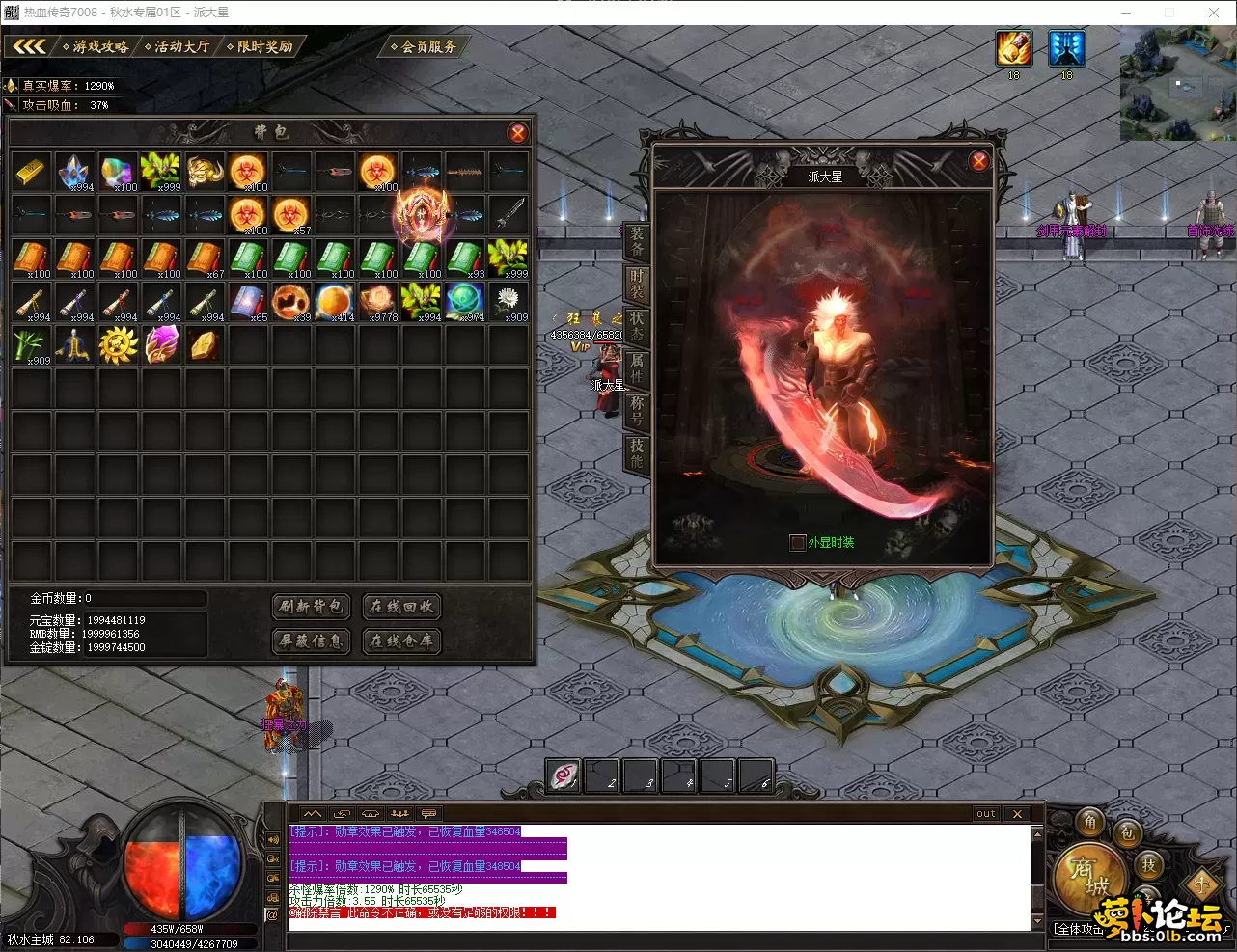
Task: Switch to the 属性 attributes tab
Action: [637, 367]
